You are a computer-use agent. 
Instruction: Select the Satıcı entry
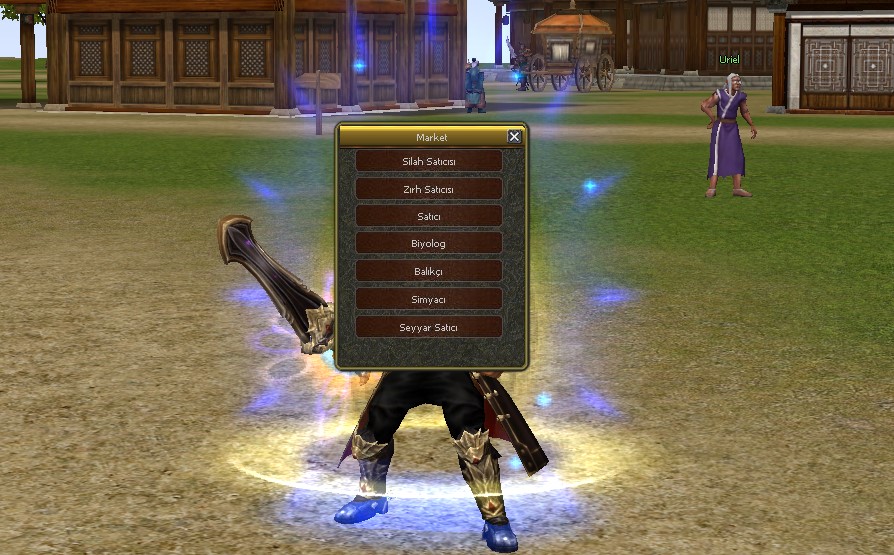429,216
